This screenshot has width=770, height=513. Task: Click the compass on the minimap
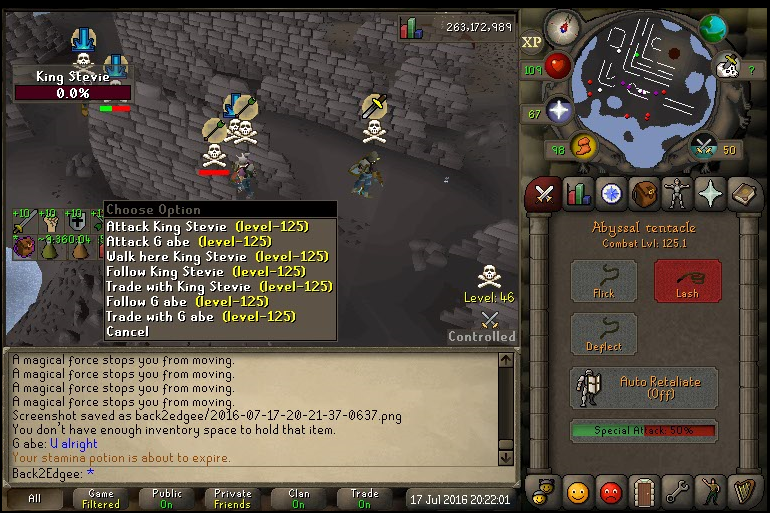pyautogui.click(x=566, y=27)
